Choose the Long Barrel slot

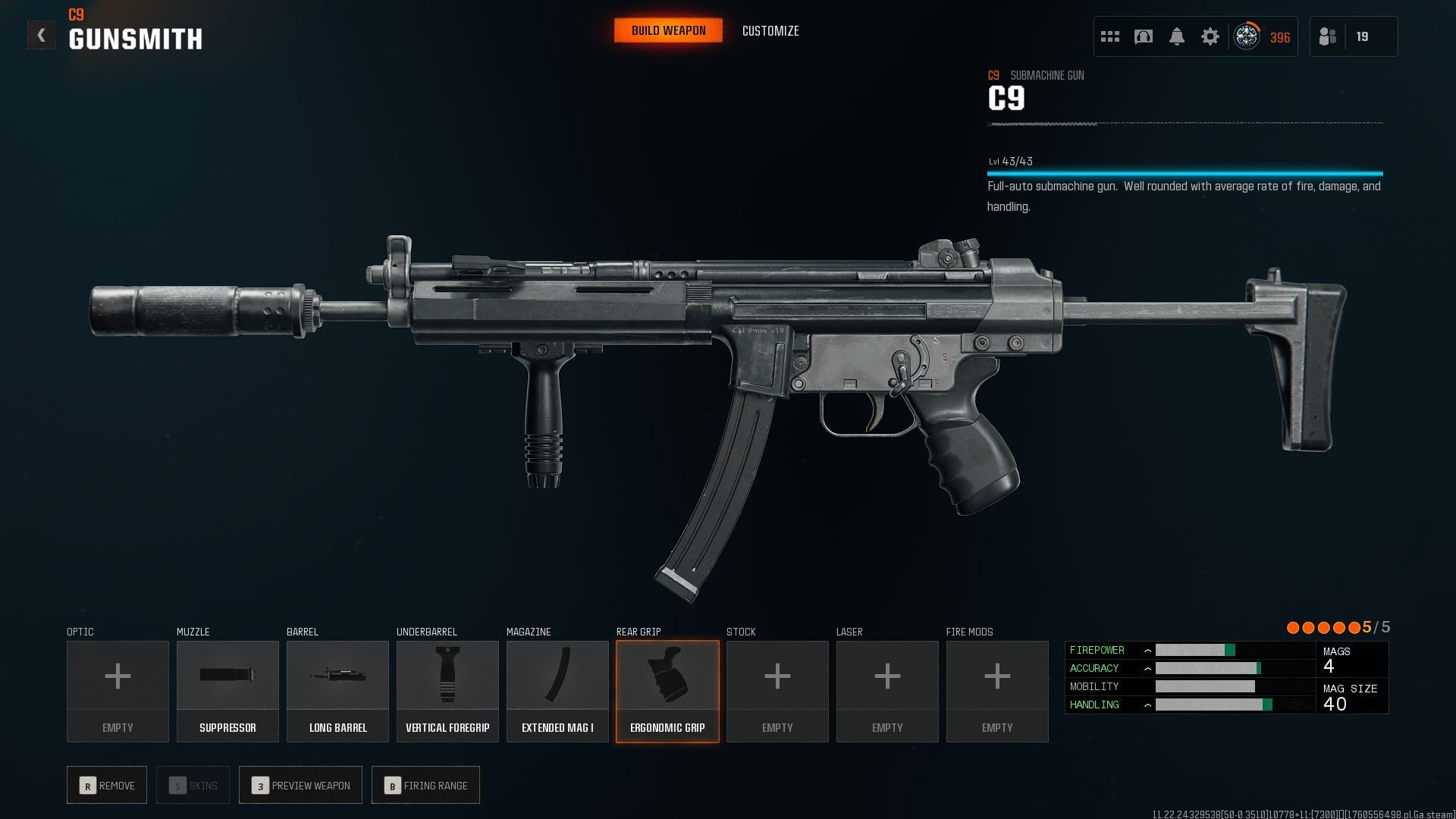coord(337,691)
